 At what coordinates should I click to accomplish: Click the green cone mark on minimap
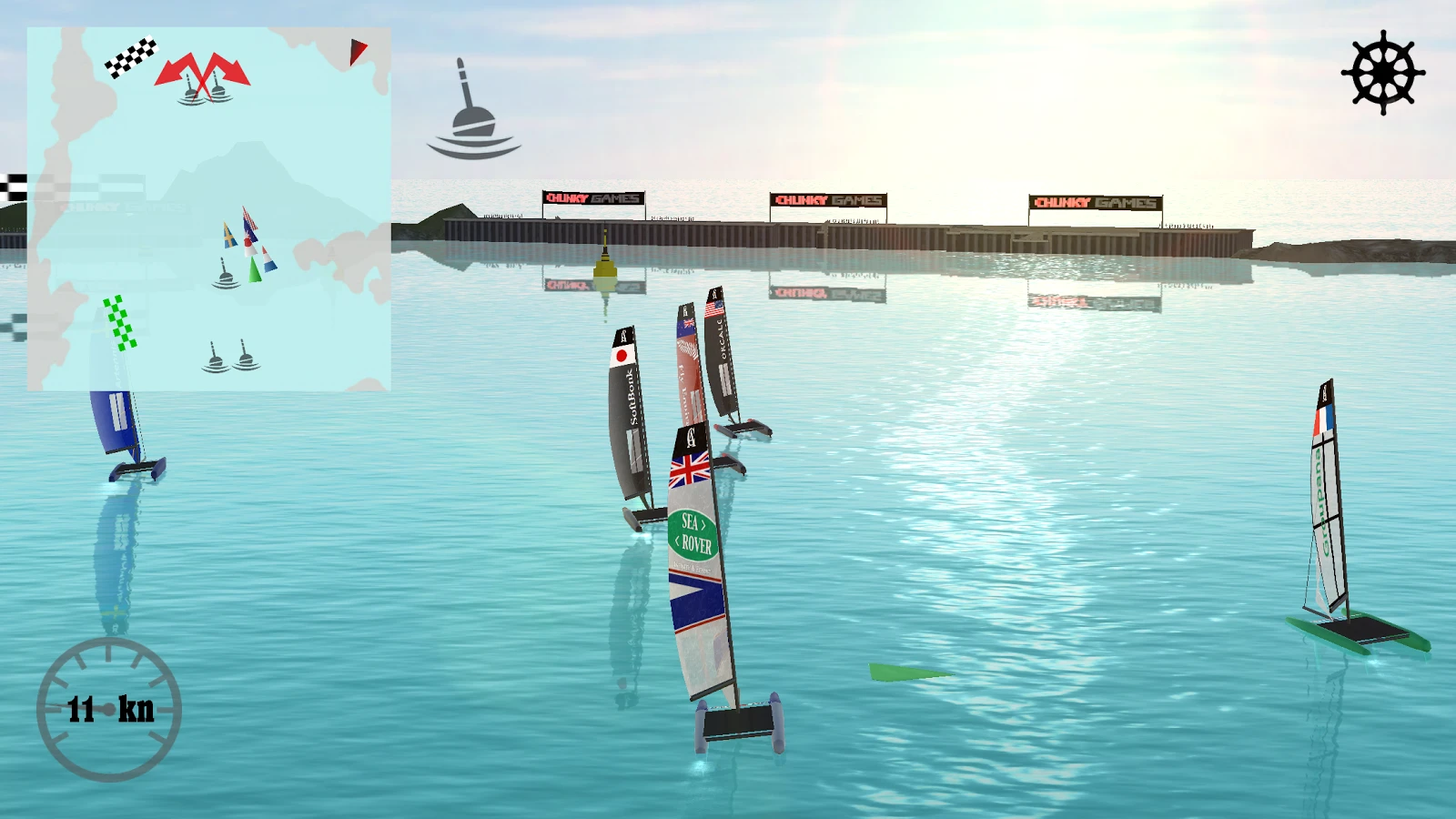pyautogui.click(x=256, y=270)
